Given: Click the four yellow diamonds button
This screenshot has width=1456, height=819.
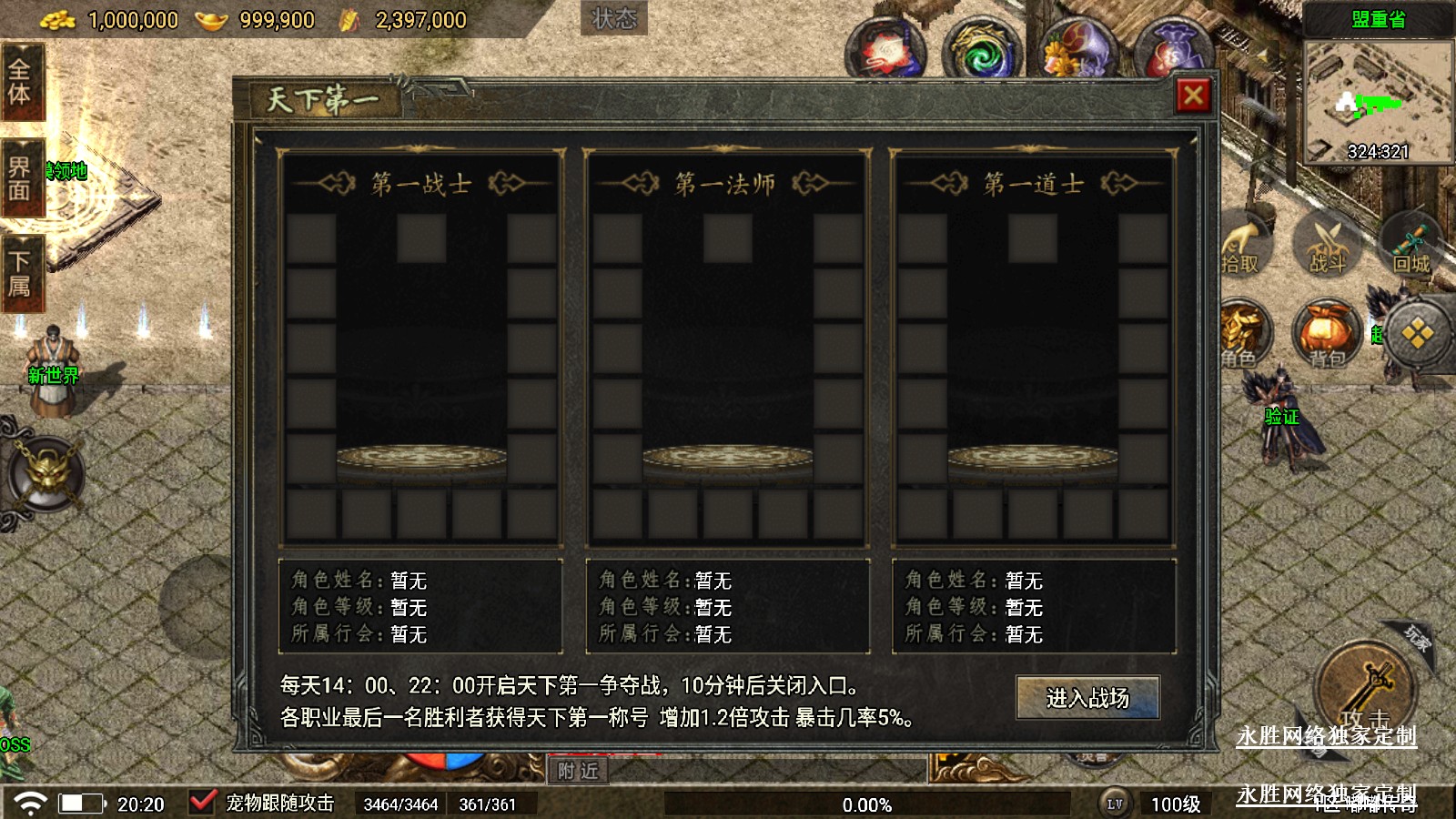Looking at the screenshot, I should tap(1417, 335).
